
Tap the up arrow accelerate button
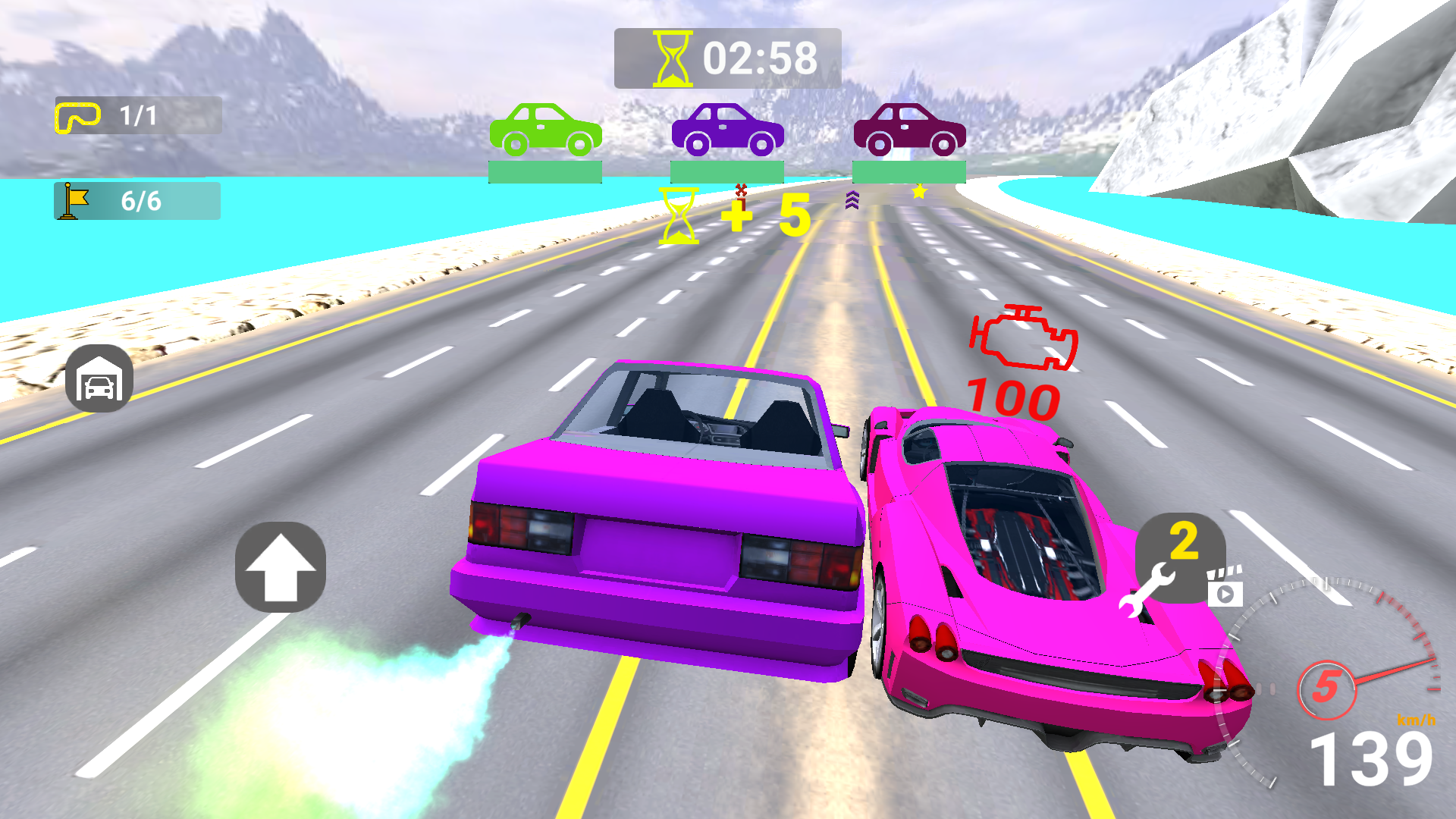[280, 567]
